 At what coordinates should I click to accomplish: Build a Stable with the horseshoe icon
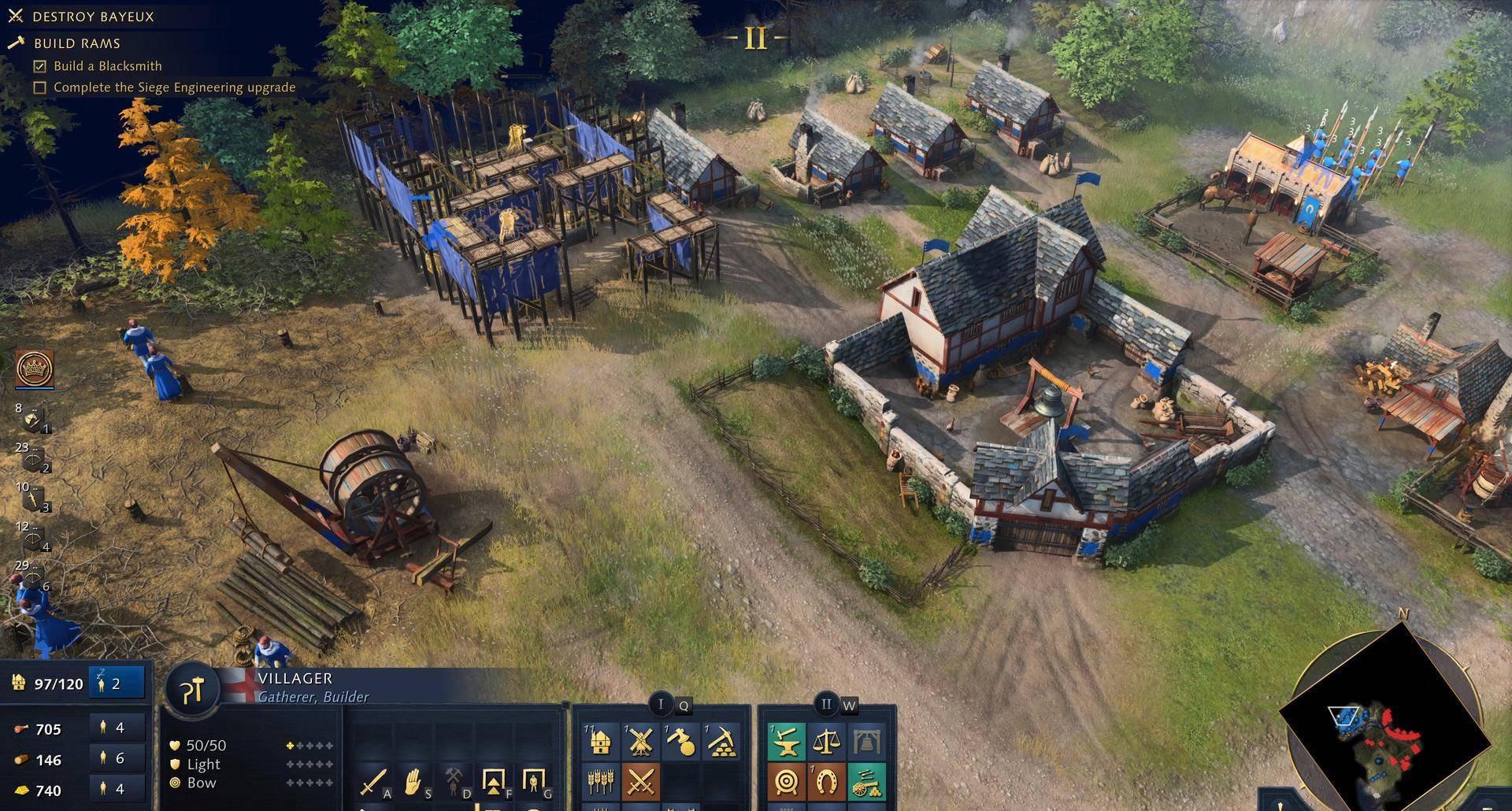826,782
